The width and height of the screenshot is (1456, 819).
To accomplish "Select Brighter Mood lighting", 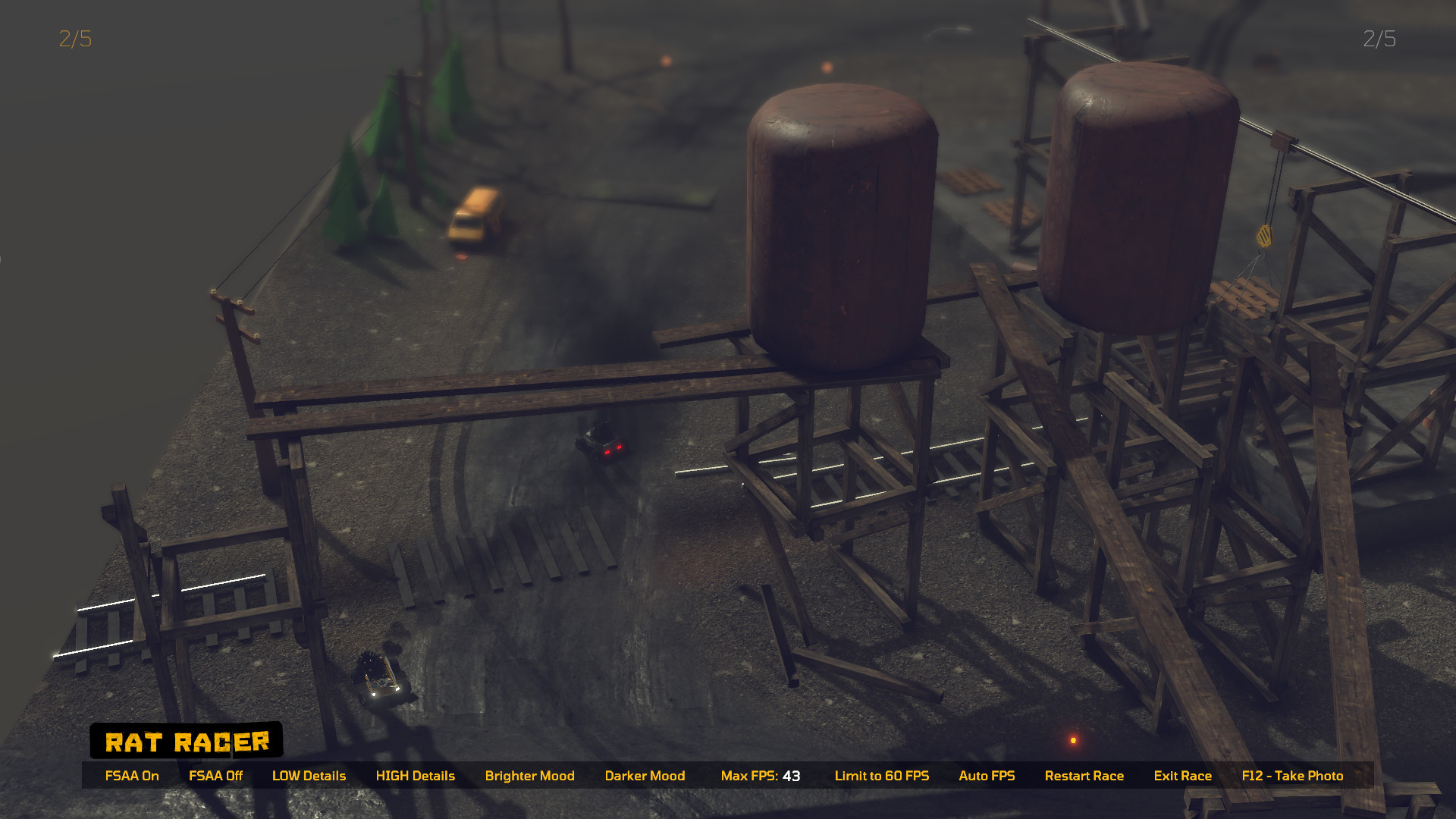I will 529,776.
